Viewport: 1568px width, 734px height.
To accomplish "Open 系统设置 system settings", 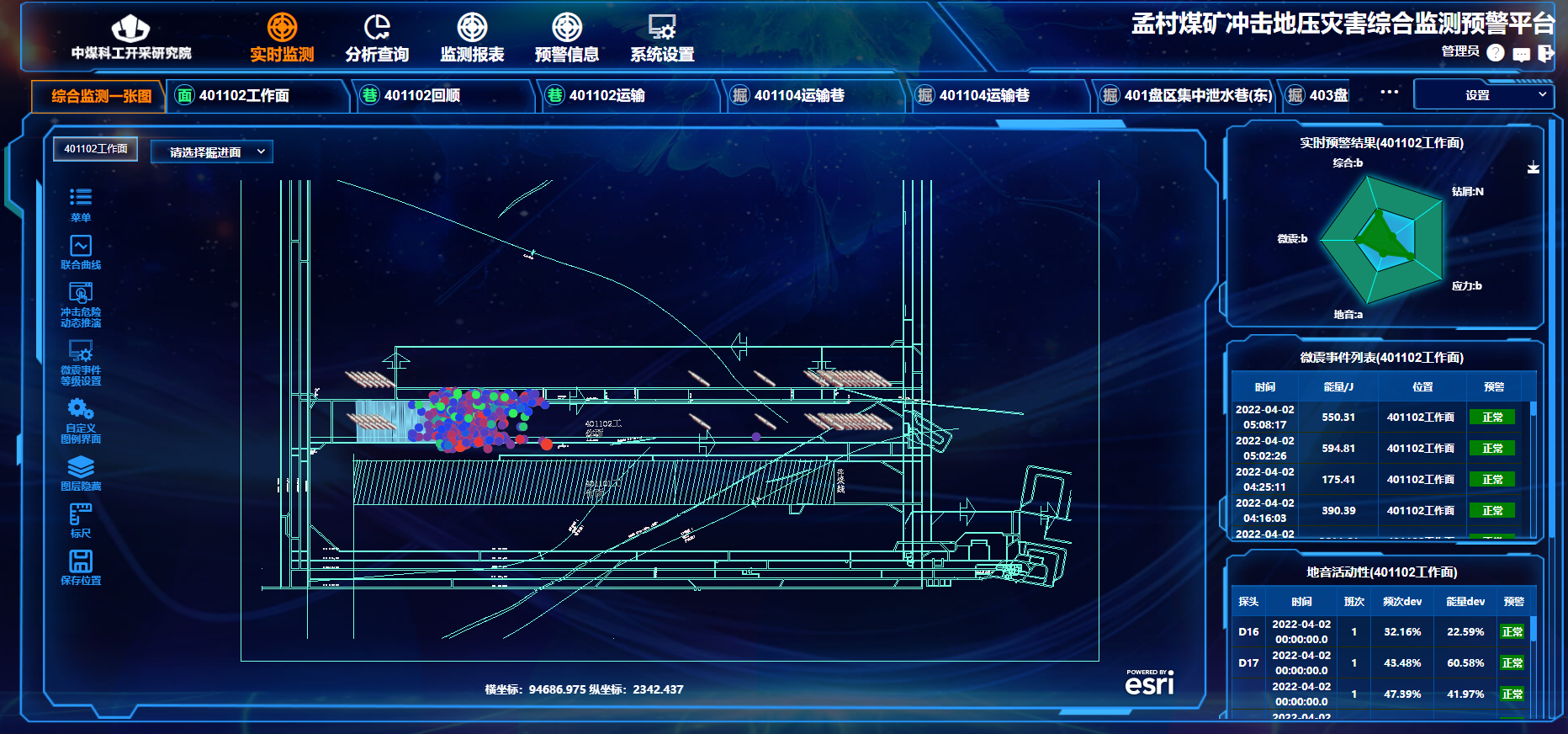I will point(662,38).
